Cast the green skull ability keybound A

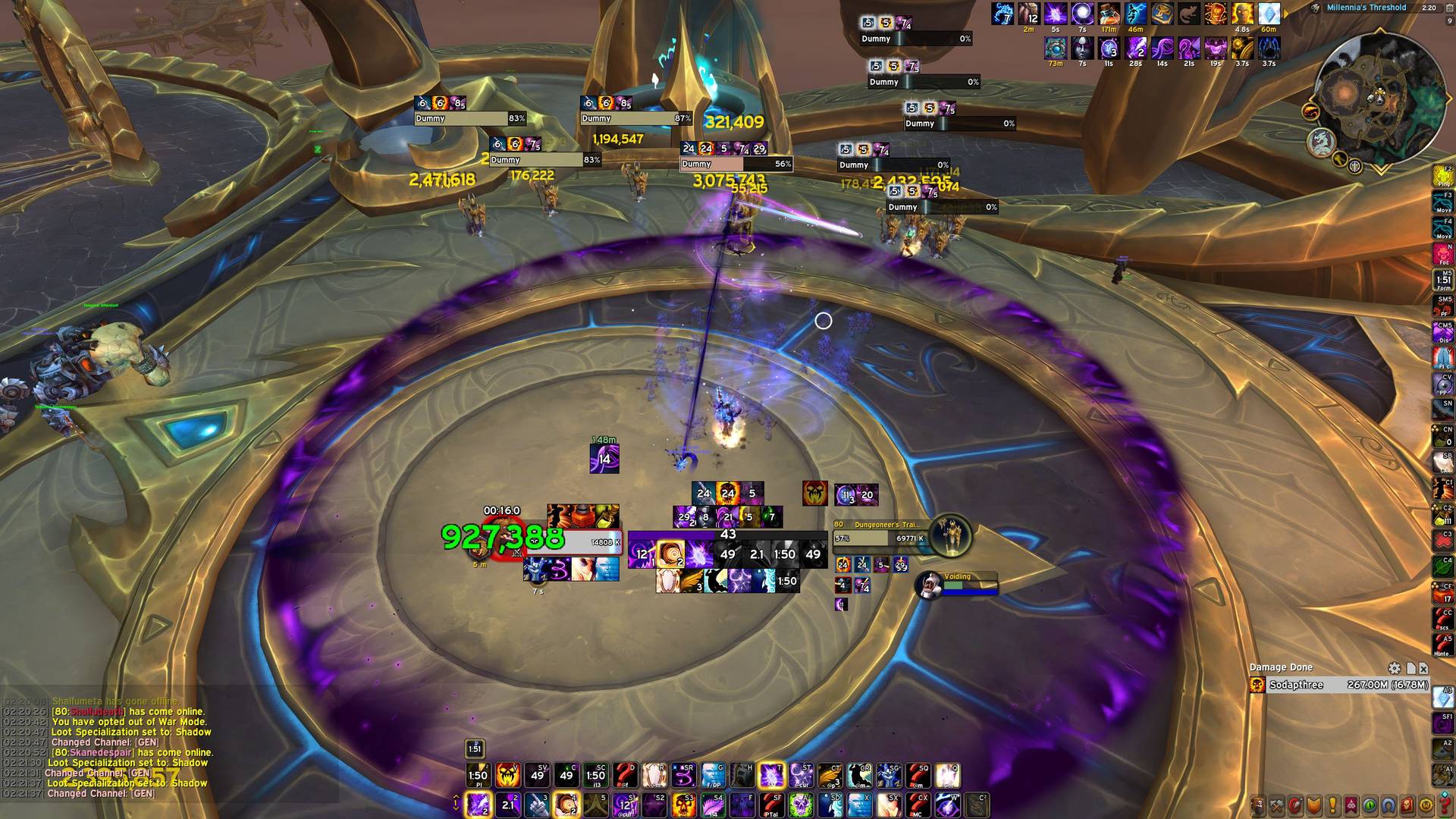pos(801,805)
